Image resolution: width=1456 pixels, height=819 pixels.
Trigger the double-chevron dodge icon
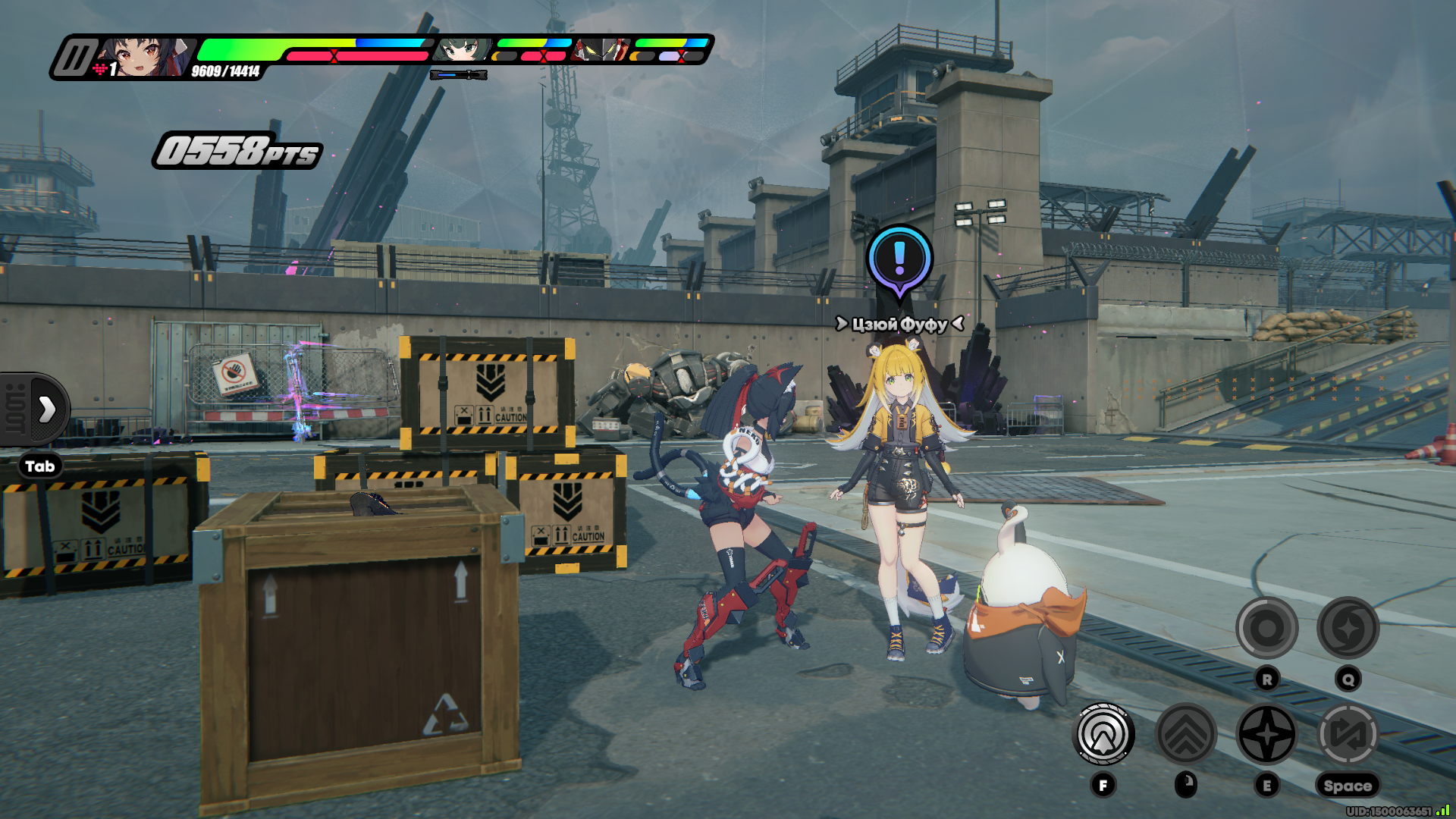pyautogui.click(x=1185, y=734)
